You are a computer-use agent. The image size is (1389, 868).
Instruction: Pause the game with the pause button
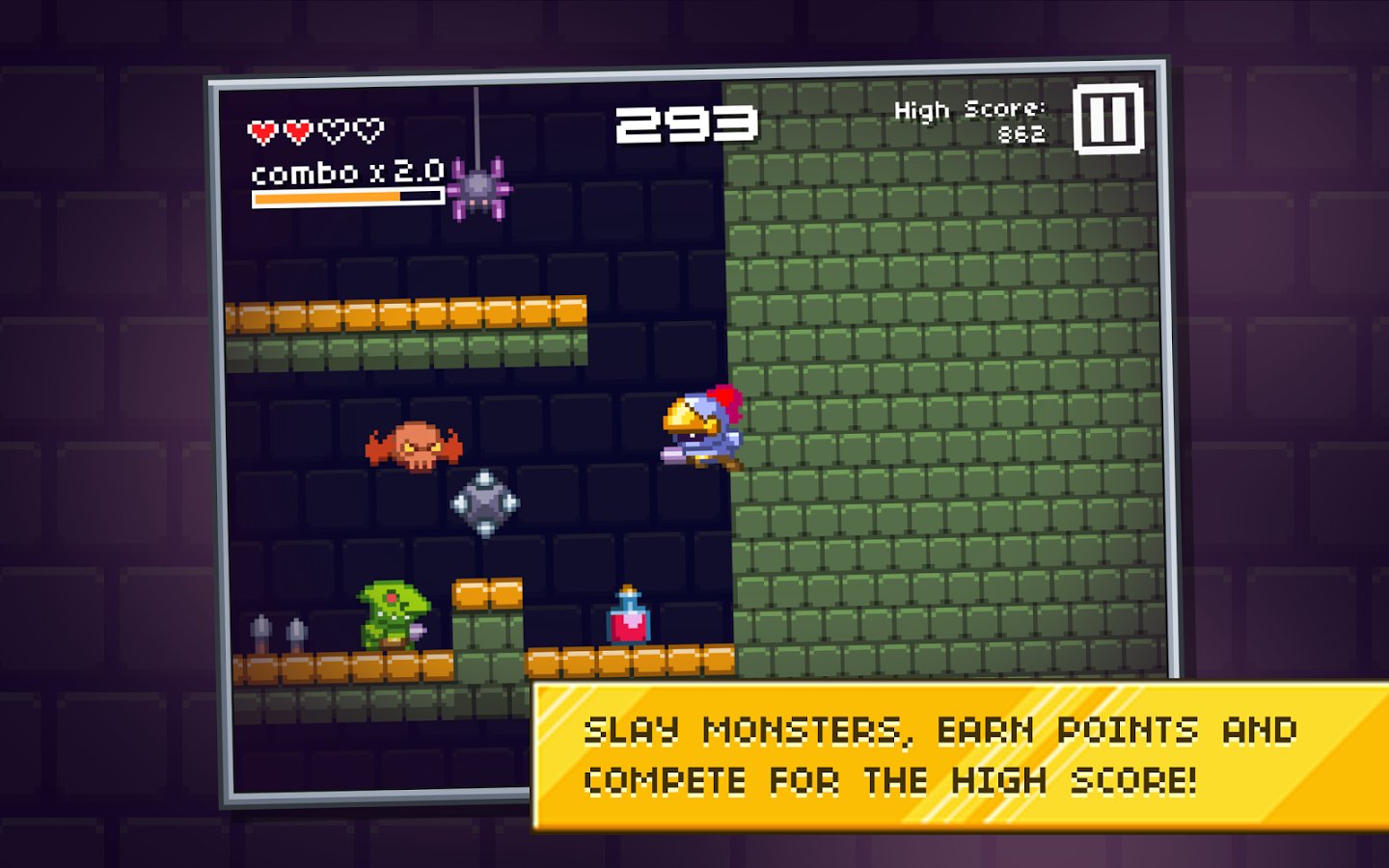tap(1108, 120)
